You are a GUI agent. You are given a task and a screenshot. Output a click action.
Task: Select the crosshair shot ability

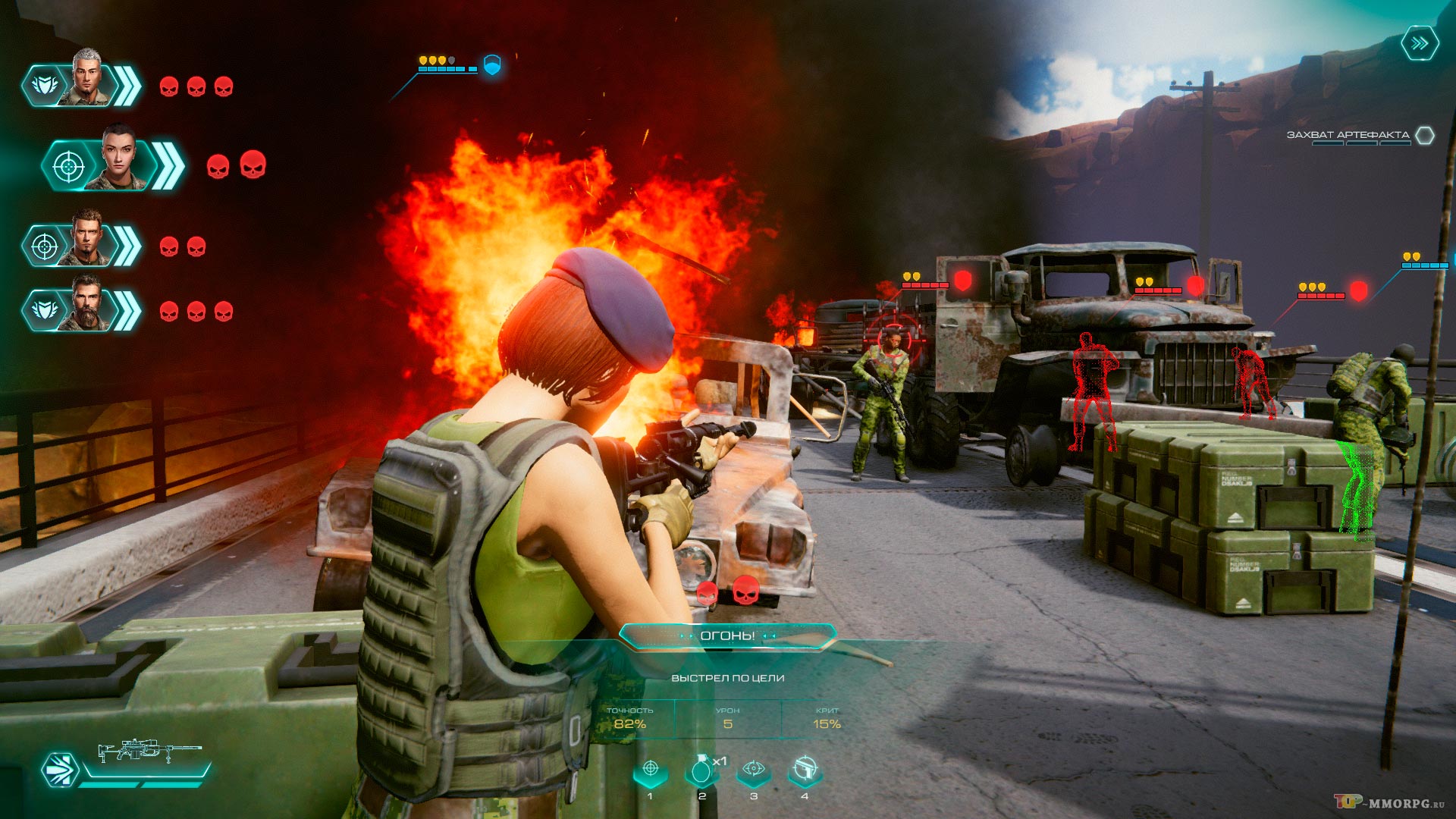(x=650, y=770)
